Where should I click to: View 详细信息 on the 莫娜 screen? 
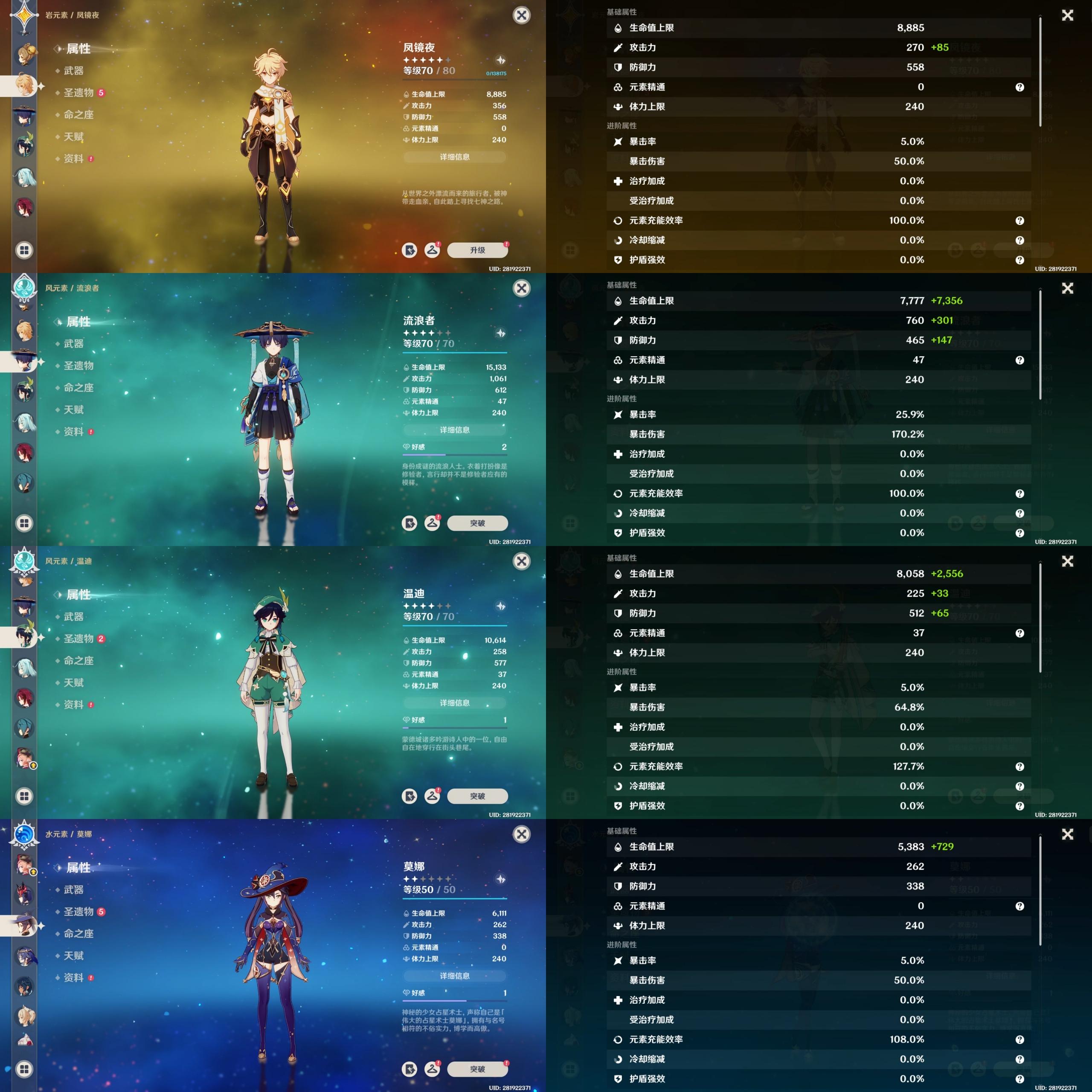click(454, 976)
